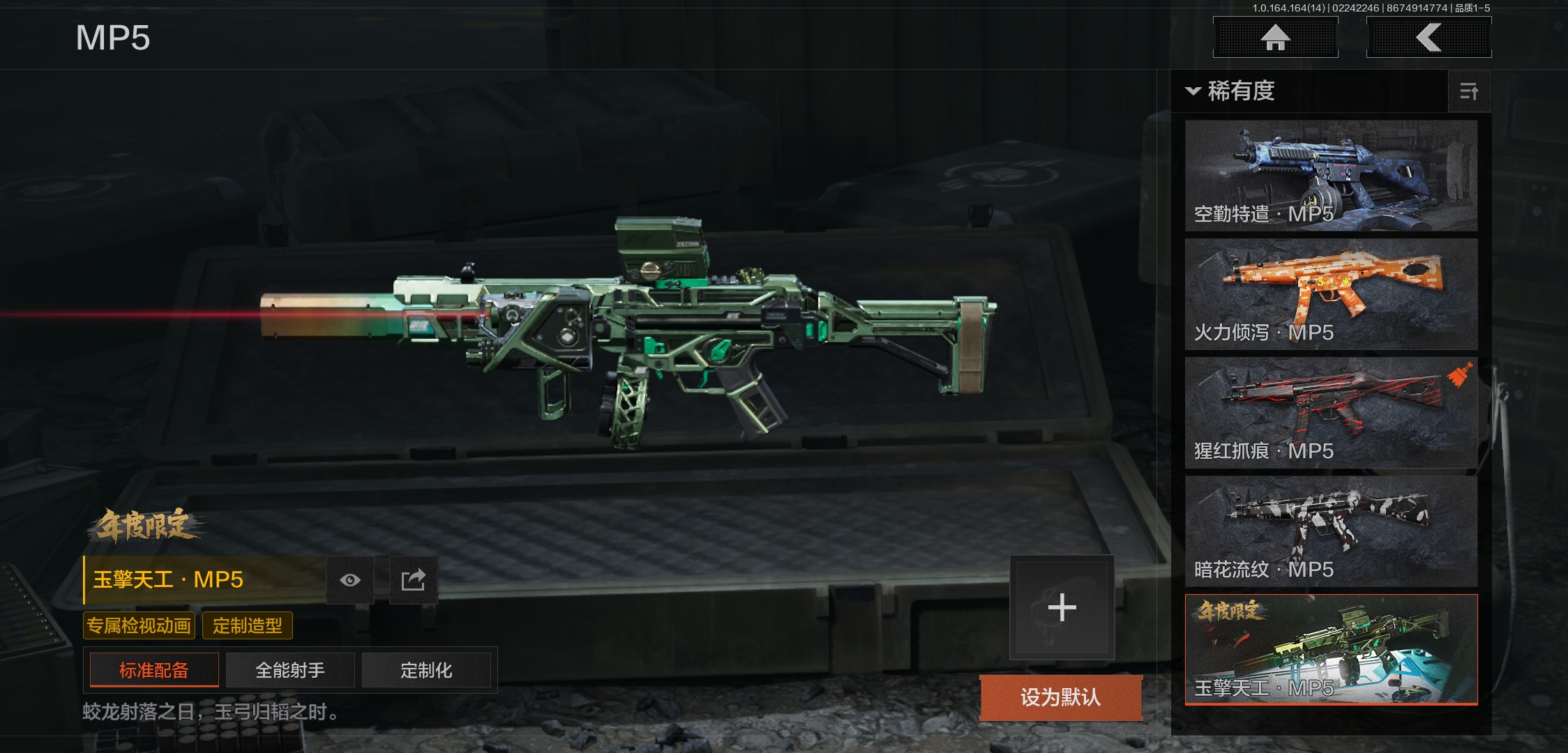Viewport: 1568px width, 753px height.
Task: Select the 猩红抓痕 MP5 skin
Action: 1331,413
